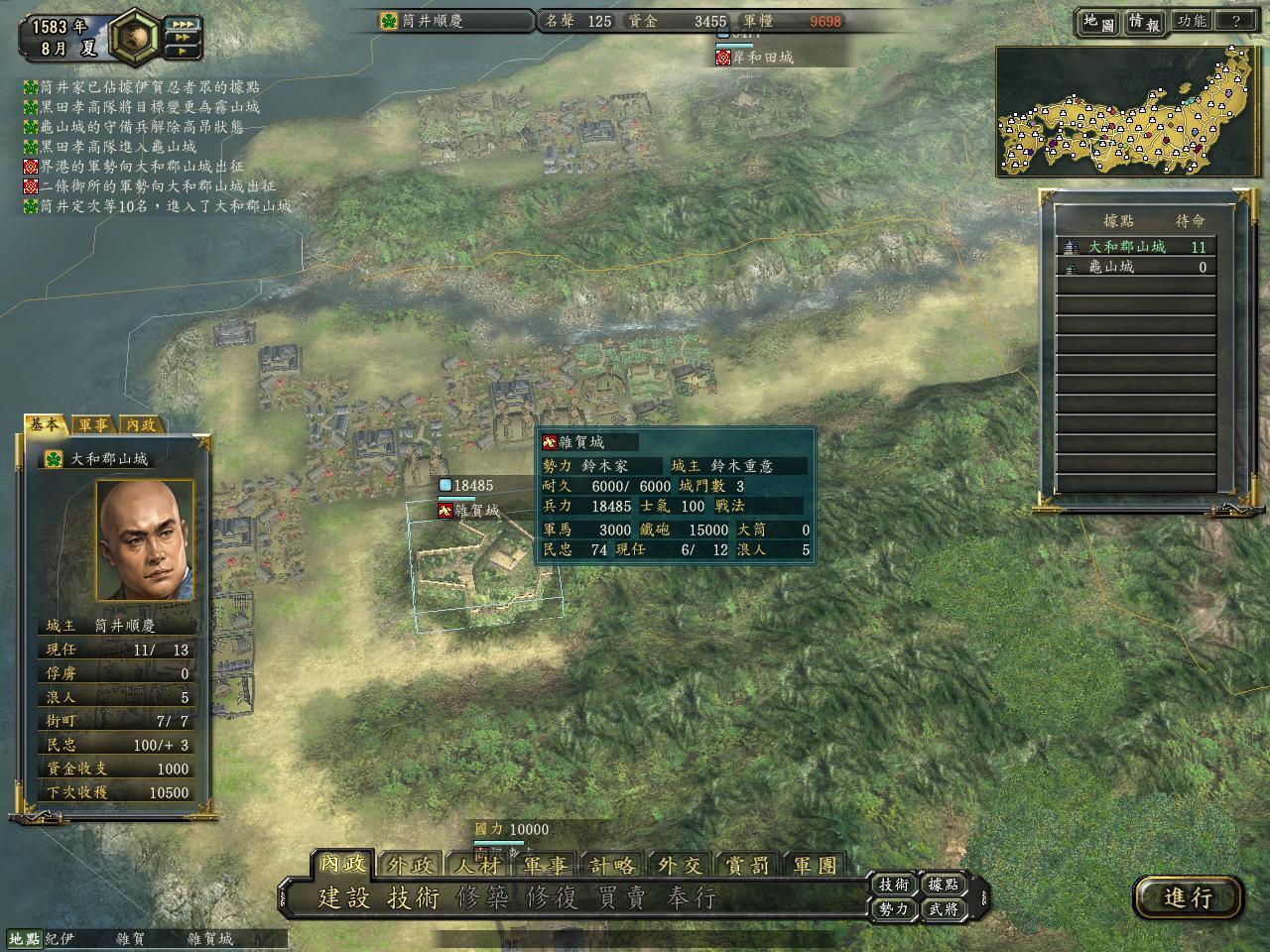1270x952 pixels.
Task: Open the 功能 function menu
Action: pyautogui.click(x=1191, y=21)
